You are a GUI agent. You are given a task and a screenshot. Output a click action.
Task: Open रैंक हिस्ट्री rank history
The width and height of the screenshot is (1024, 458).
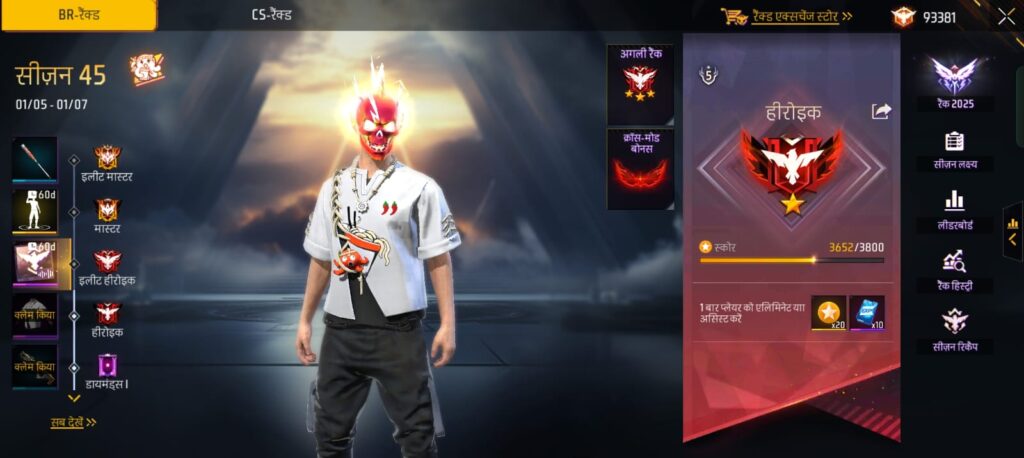[x=953, y=269]
